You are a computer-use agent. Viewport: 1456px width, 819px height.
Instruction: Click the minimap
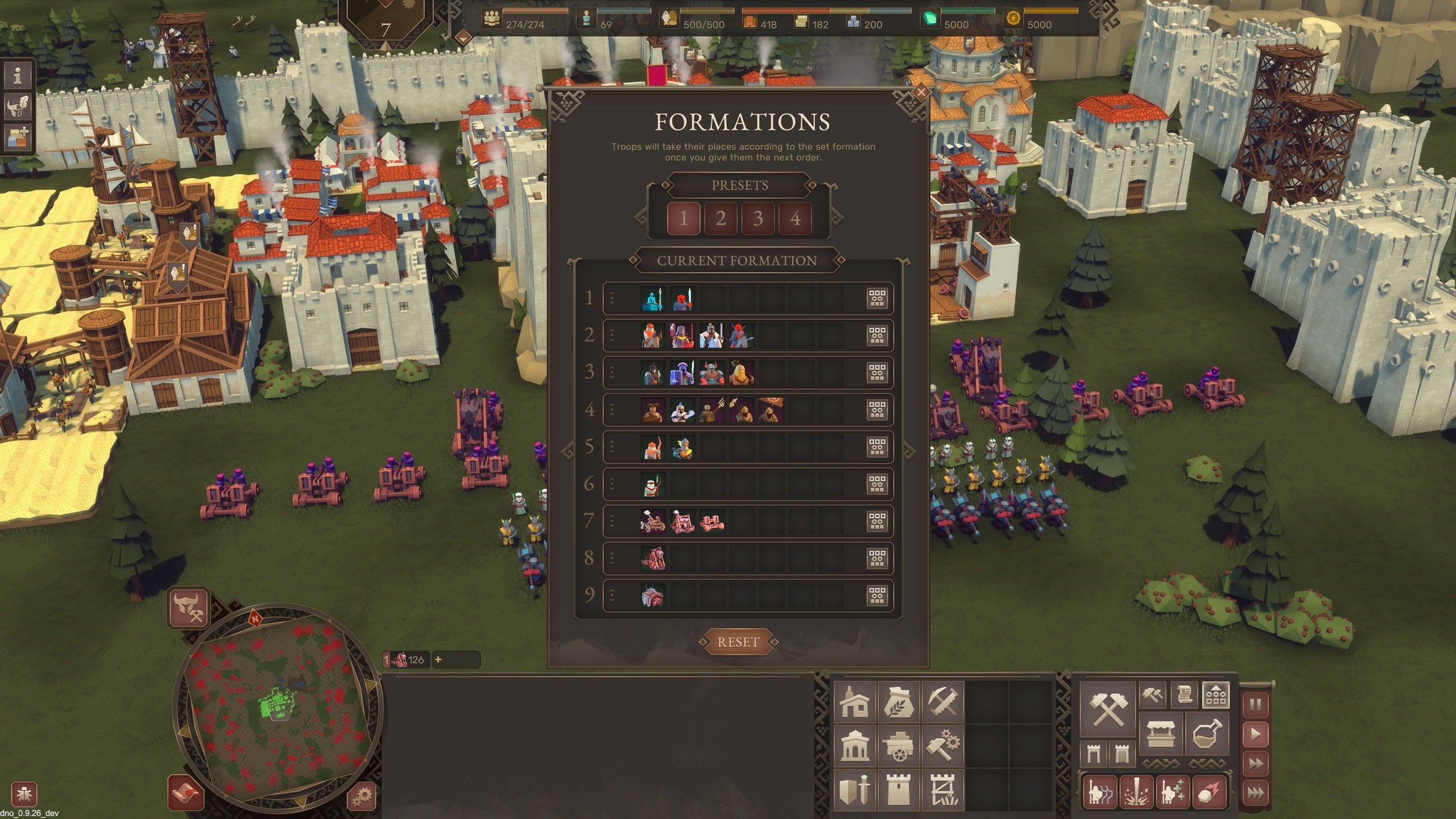coord(279,711)
